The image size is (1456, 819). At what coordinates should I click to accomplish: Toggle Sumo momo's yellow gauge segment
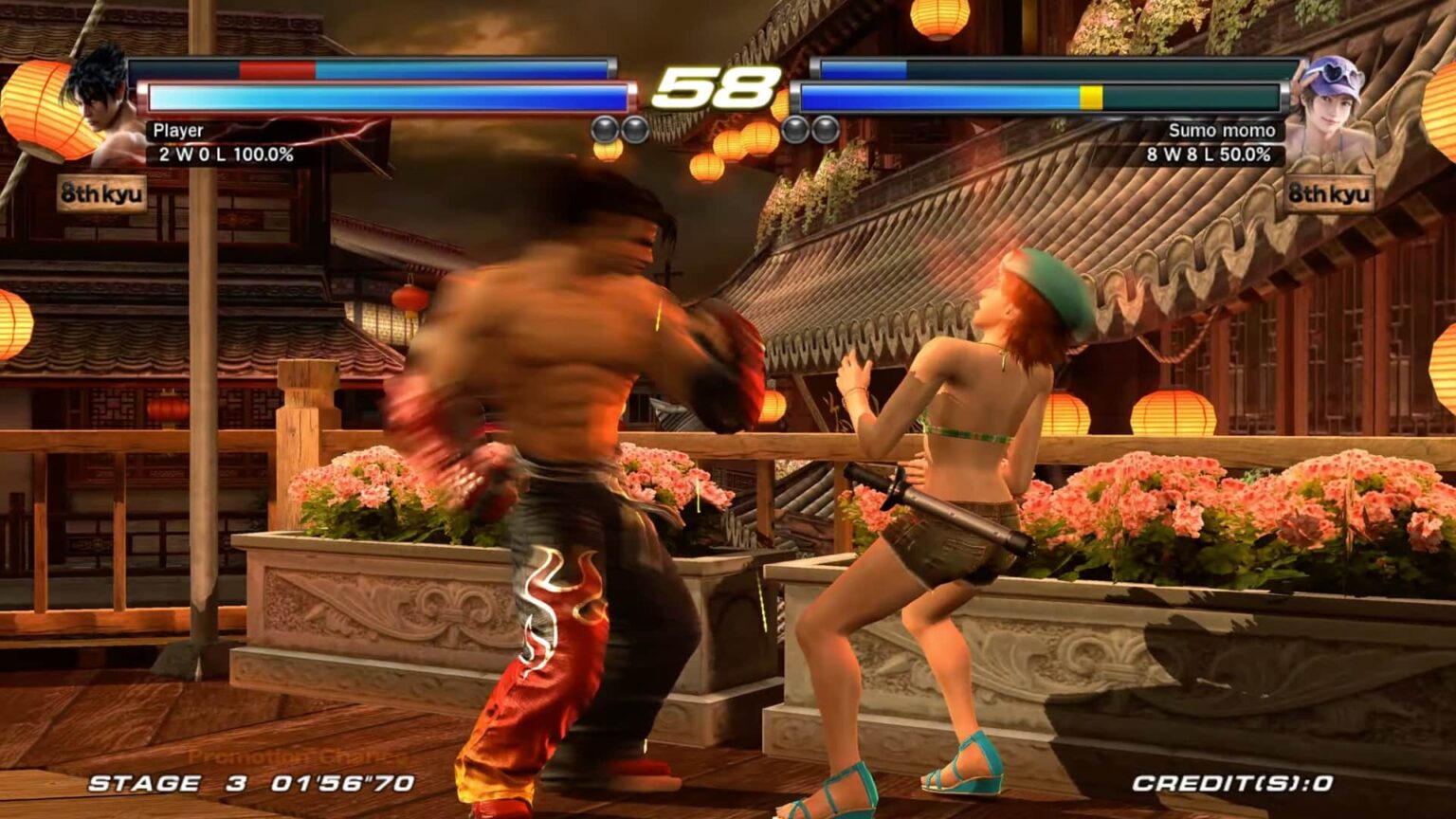click(x=1091, y=96)
